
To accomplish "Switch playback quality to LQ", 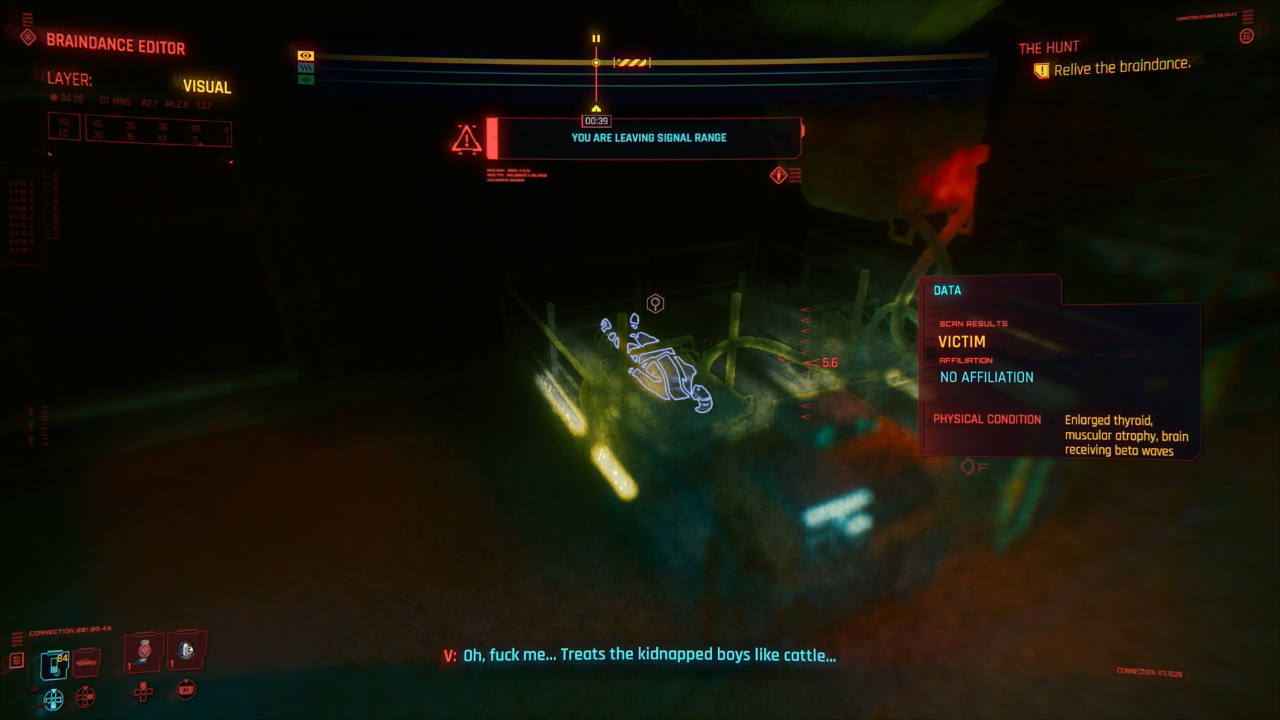I will 62,131.
